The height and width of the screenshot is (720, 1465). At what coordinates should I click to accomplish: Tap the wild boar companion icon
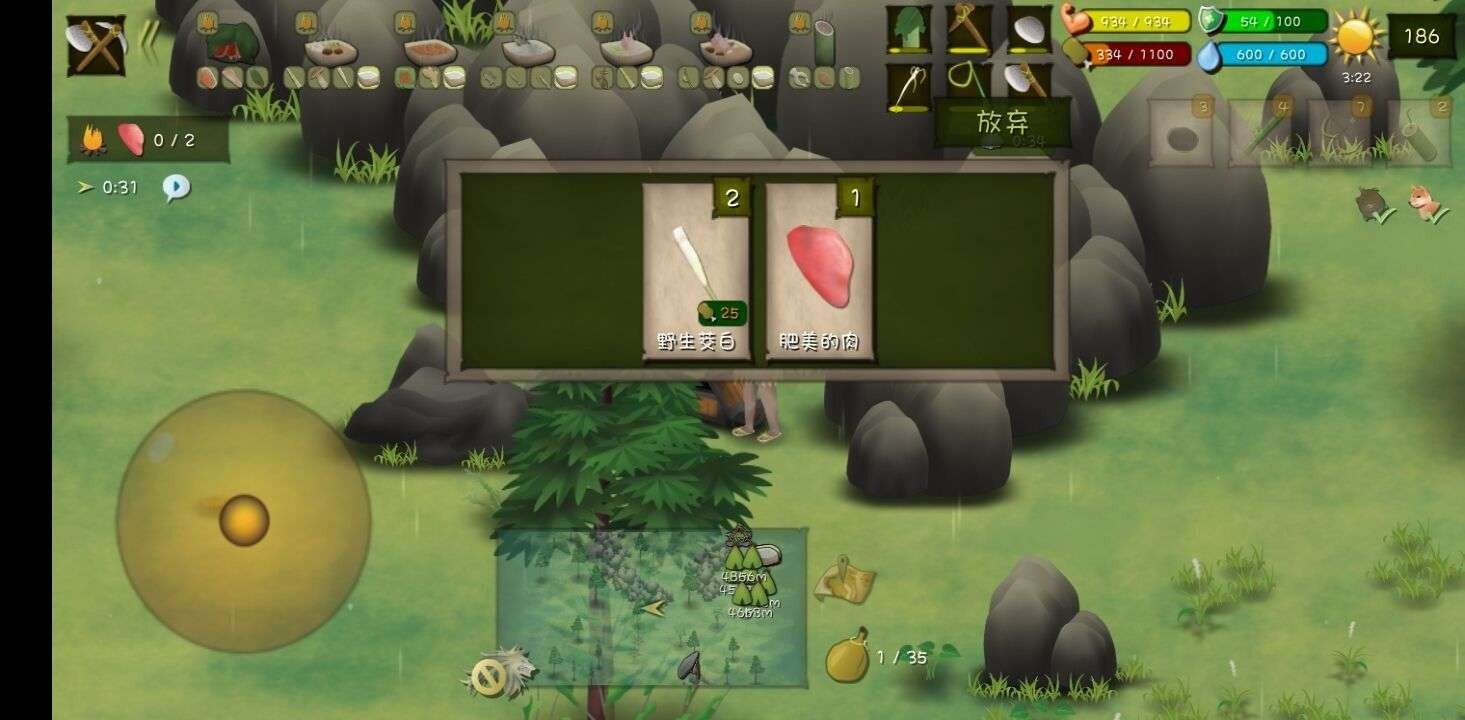click(1370, 204)
